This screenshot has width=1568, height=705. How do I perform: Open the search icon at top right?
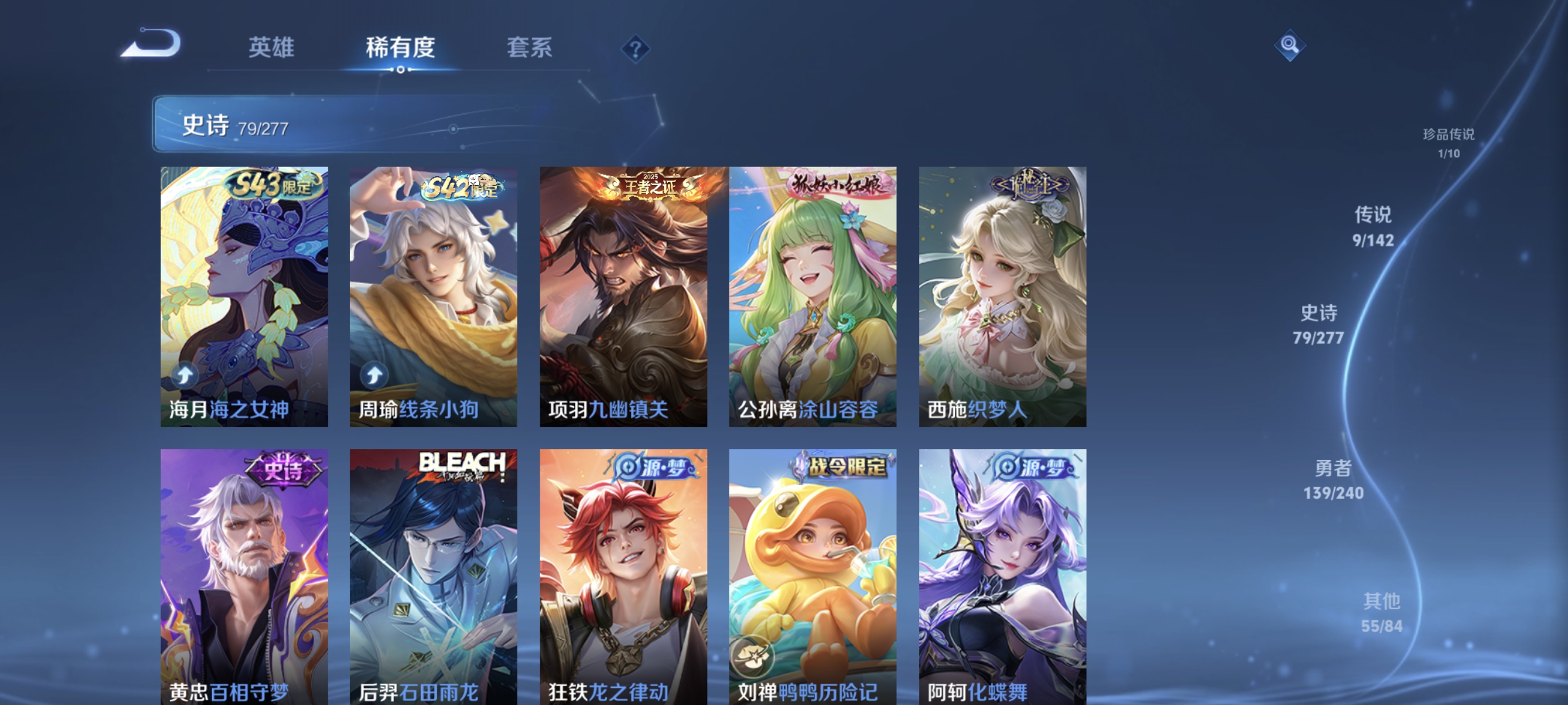1290,45
